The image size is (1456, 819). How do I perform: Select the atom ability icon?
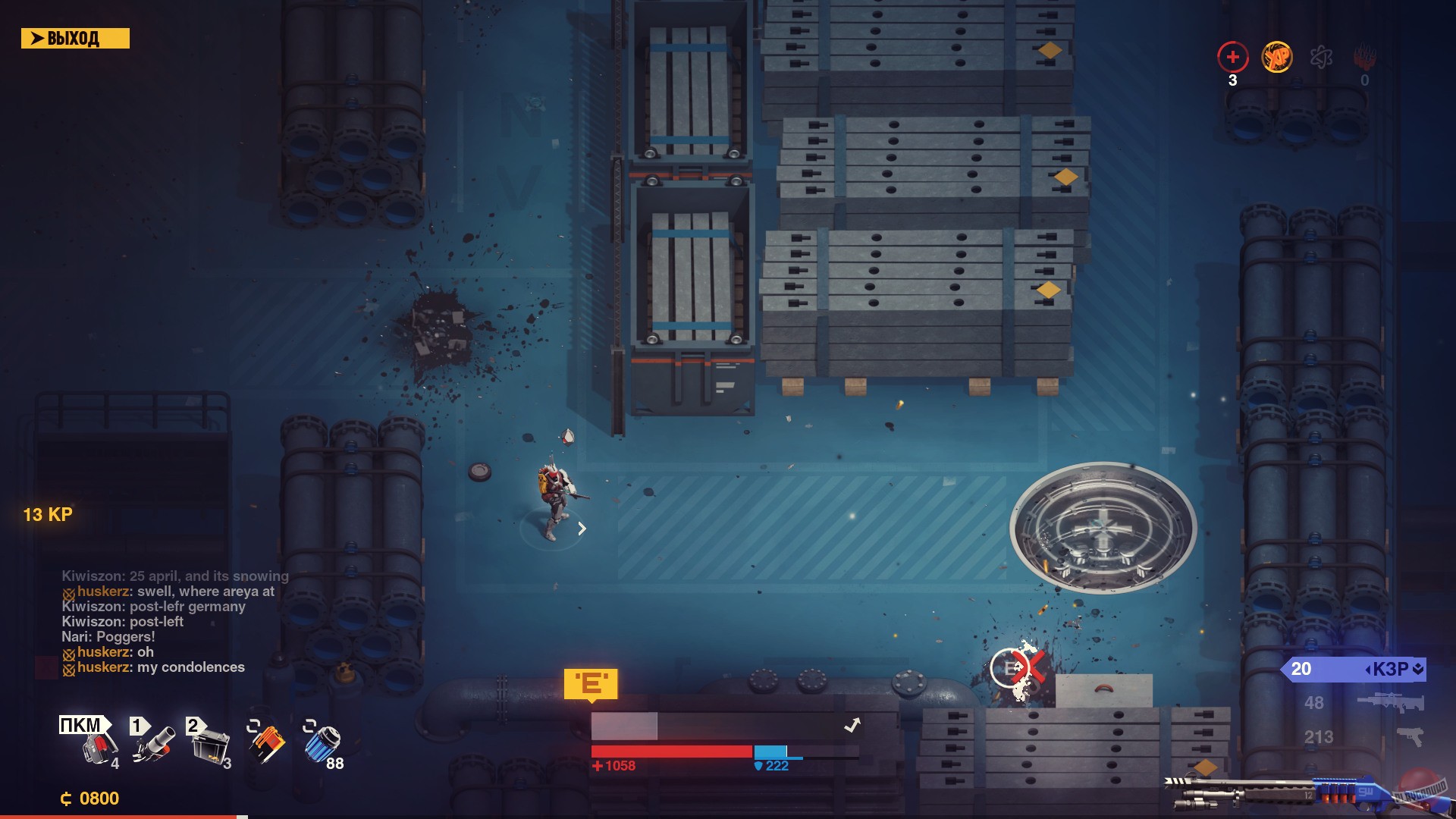tap(1320, 58)
